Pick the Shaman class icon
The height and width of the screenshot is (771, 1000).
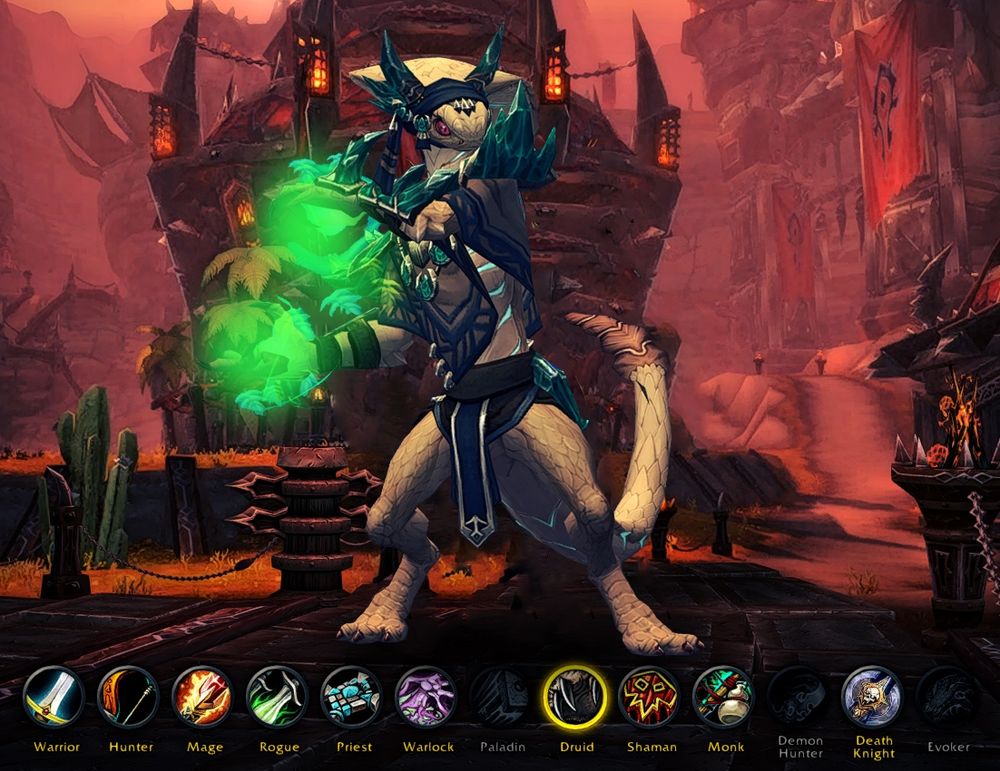click(x=649, y=696)
